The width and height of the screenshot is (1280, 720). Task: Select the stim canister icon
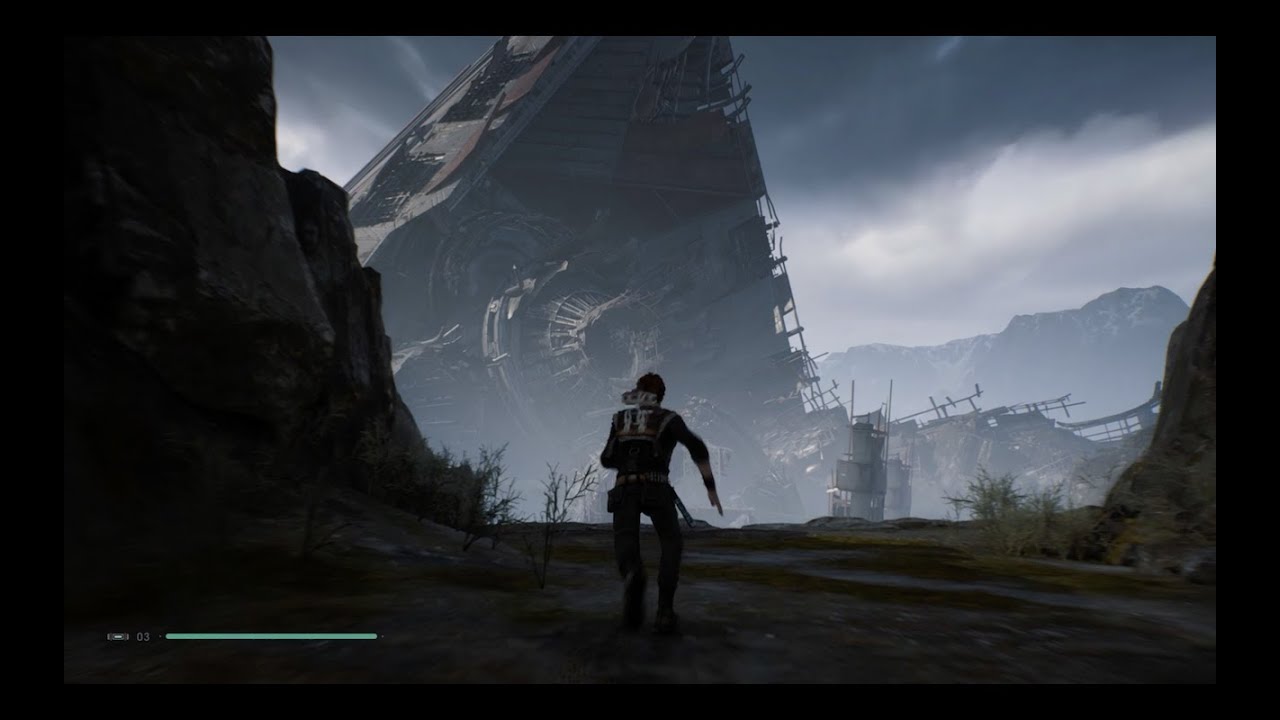coord(118,636)
